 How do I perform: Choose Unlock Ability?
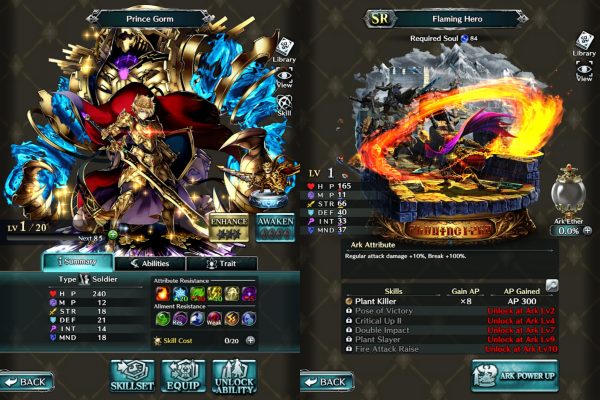[235, 375]
